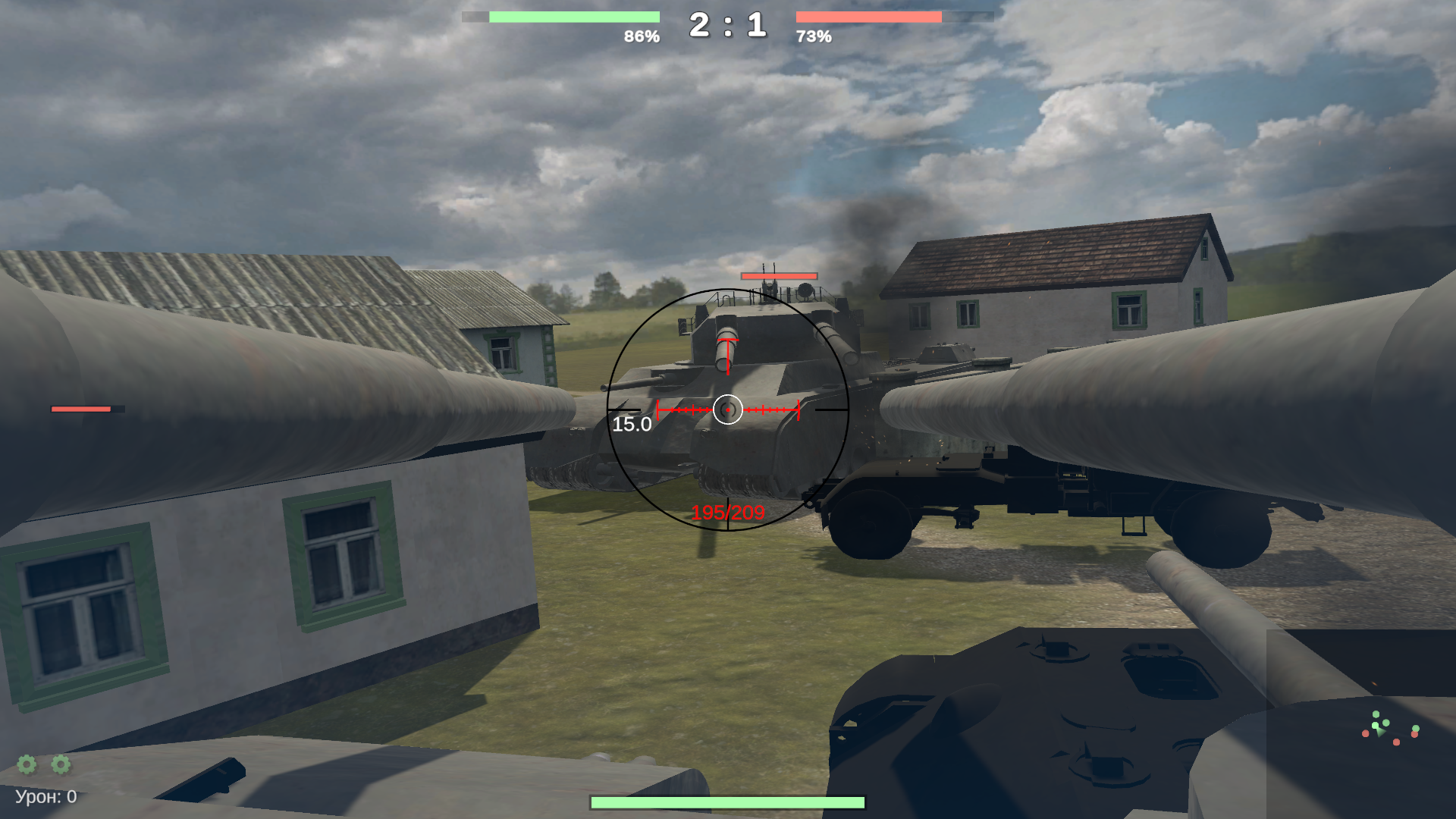Screen dimensions: 1456x819
Task: Click the 86% percentage label
Action: 641,35
